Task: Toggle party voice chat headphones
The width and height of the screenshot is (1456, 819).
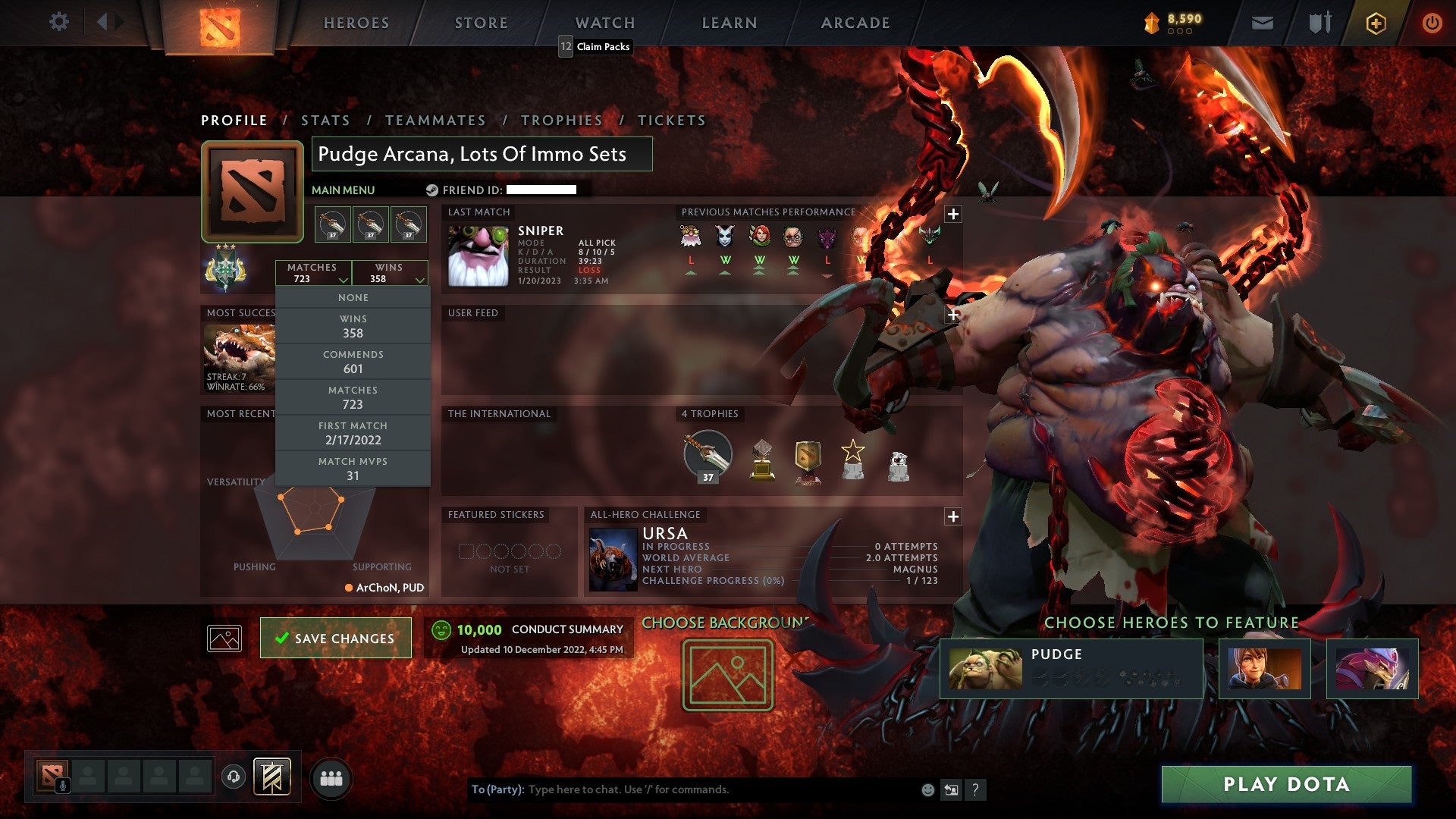Action: pos(232,775)
